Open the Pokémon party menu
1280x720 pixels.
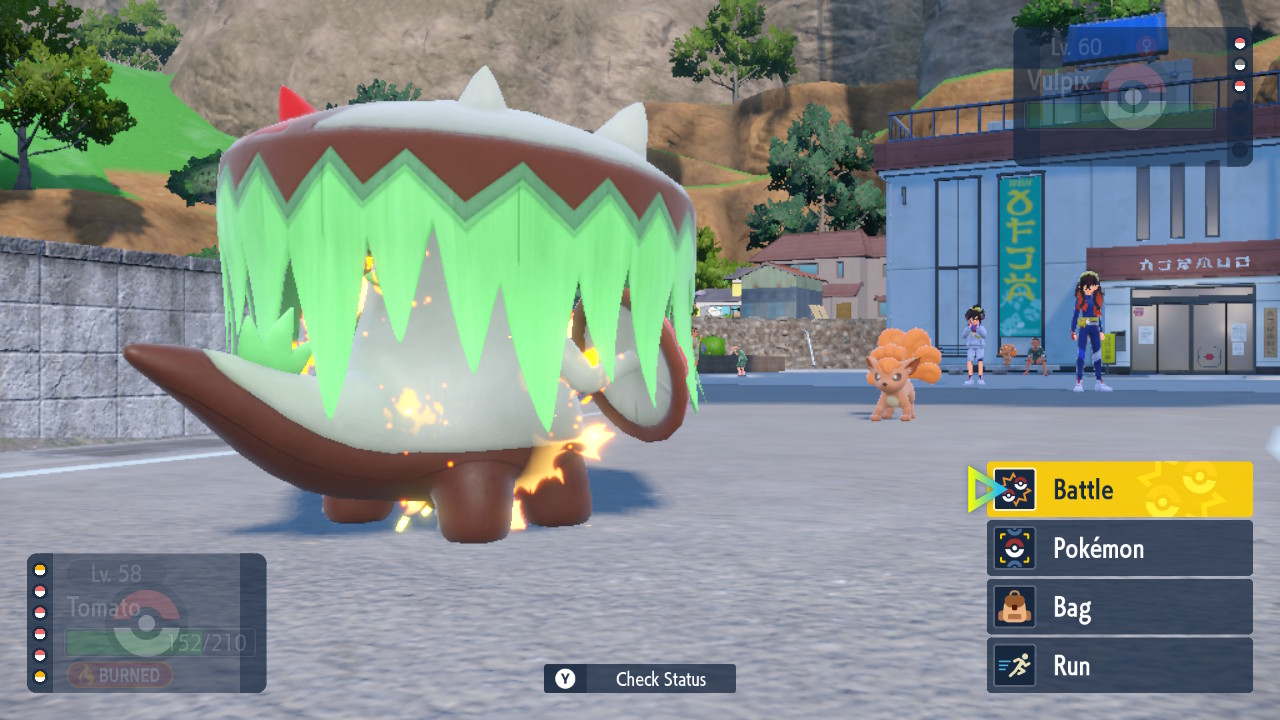[1119, 548]
